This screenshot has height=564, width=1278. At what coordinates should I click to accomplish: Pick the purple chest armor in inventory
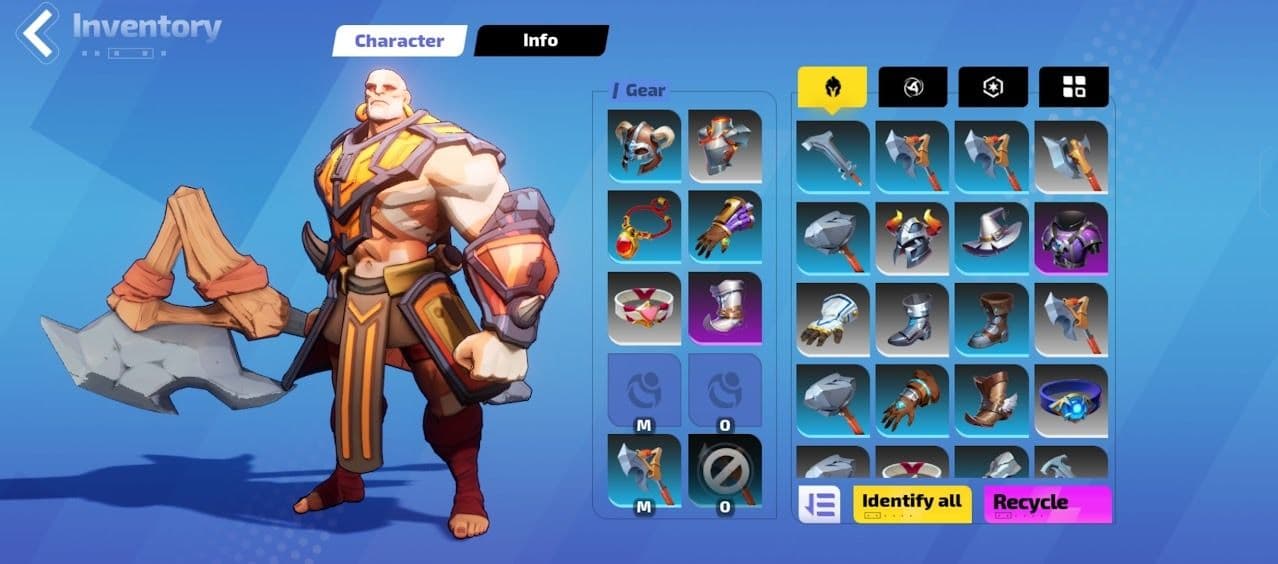pos(1071,238)
